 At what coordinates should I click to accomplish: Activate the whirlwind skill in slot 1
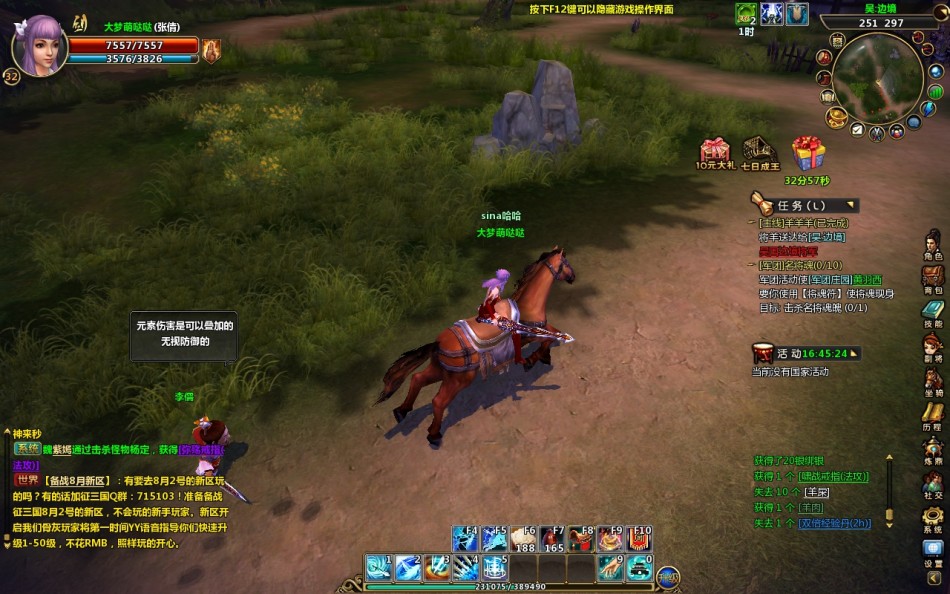click(x=378, y=567)
